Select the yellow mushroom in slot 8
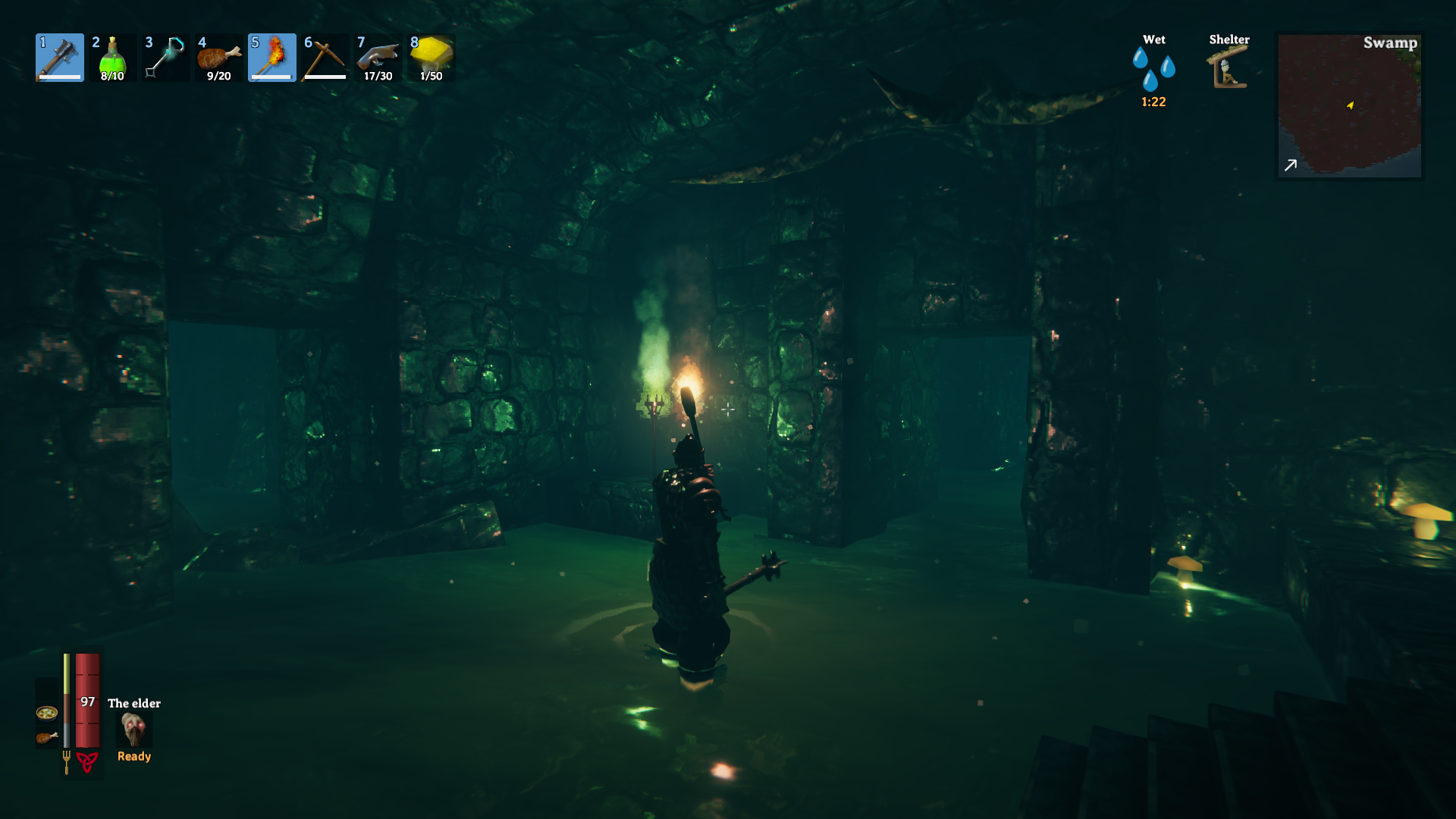The image size is (1456, 819). (x=431, y=58)
